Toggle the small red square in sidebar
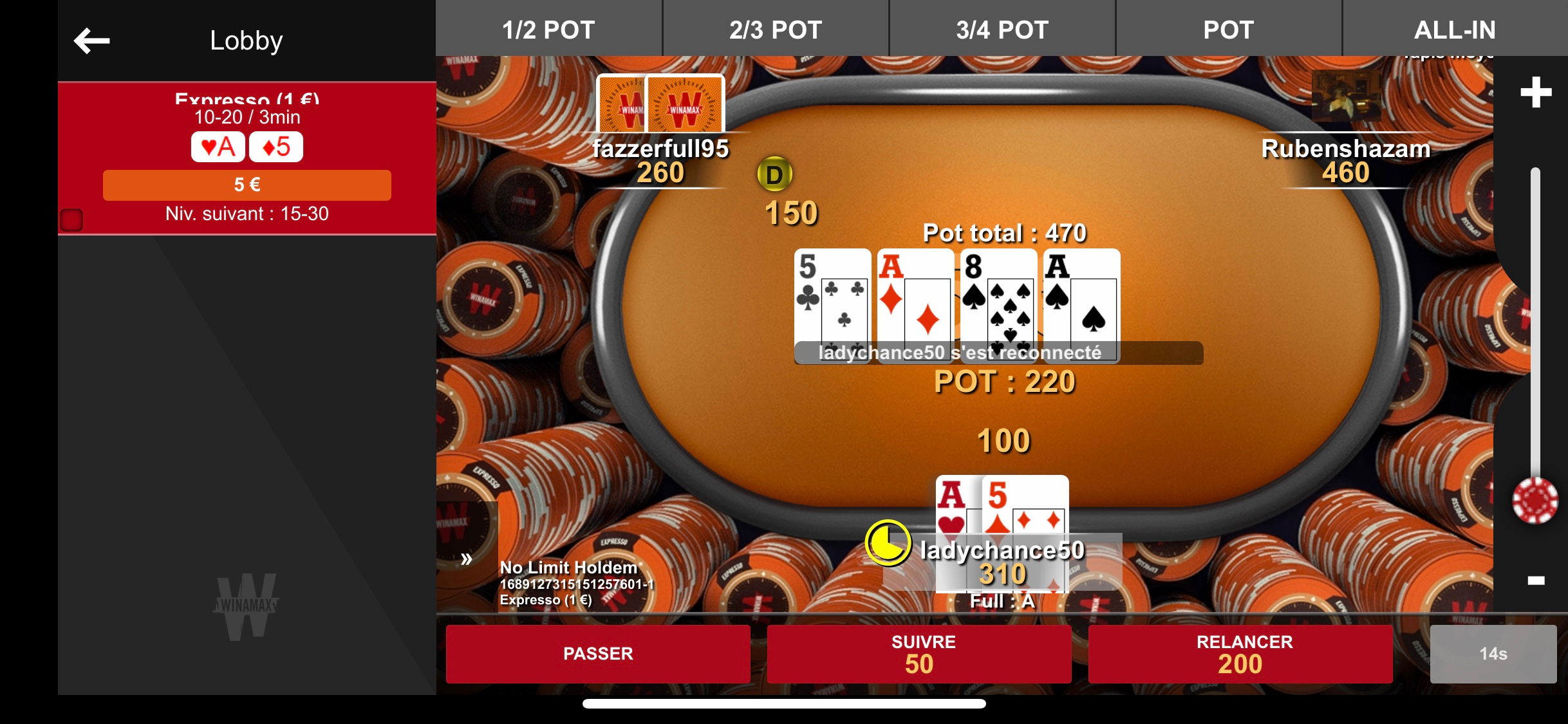The height and width of the screenshot is (724, 1568). pos(71,220)
